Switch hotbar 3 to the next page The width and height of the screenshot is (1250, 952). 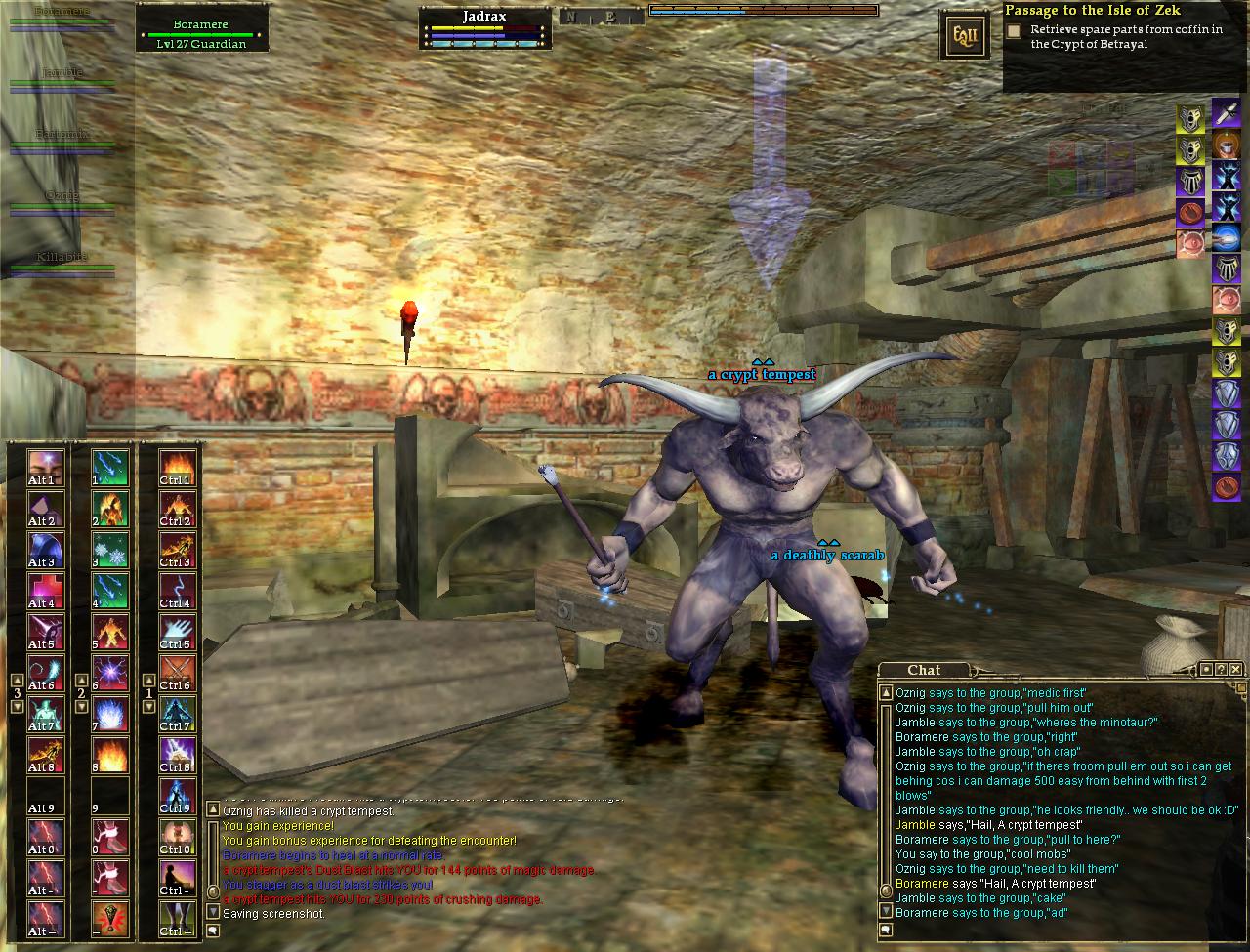coord(17,706)
